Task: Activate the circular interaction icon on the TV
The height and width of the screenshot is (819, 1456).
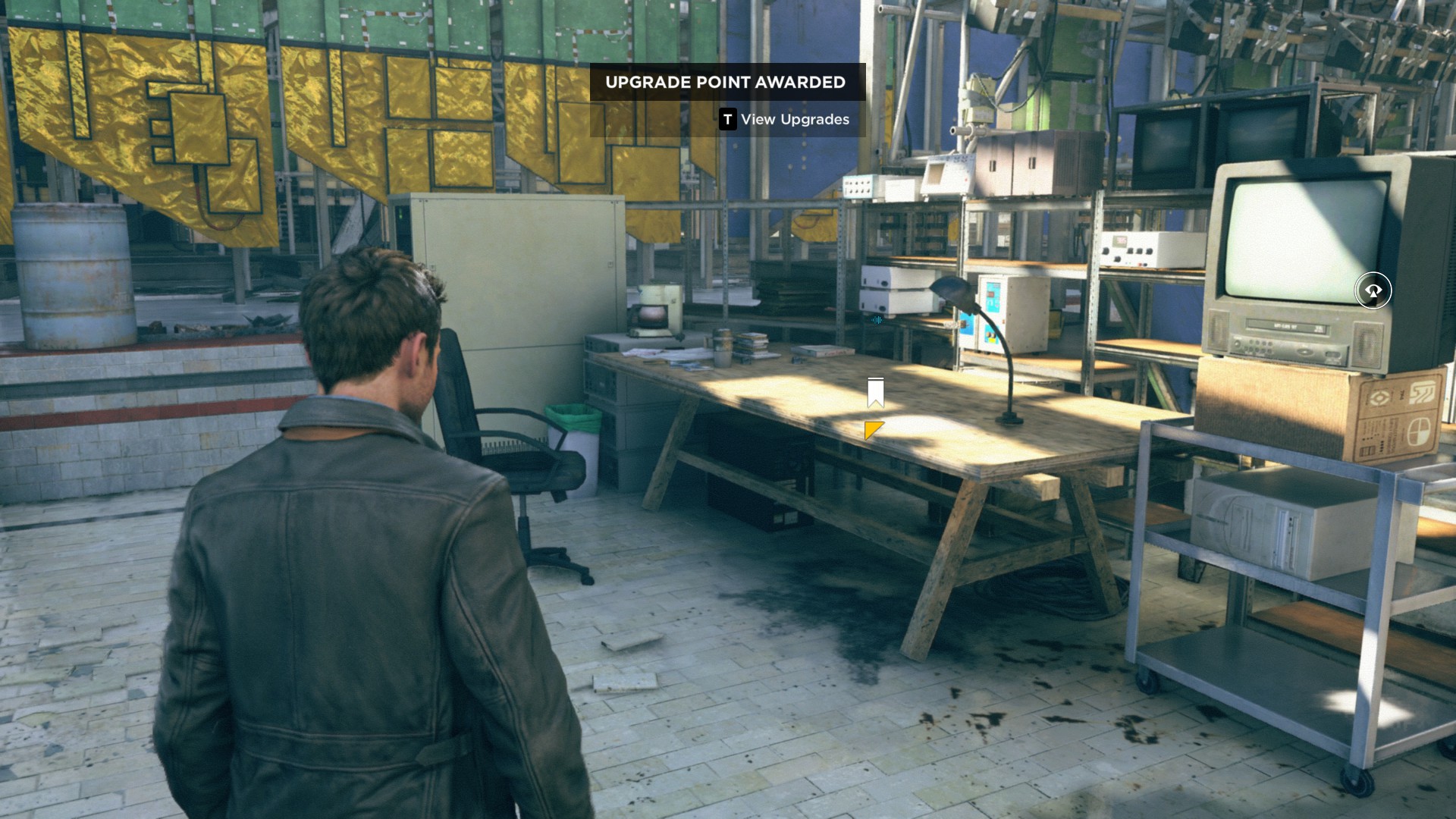Action: point(1373,290)
